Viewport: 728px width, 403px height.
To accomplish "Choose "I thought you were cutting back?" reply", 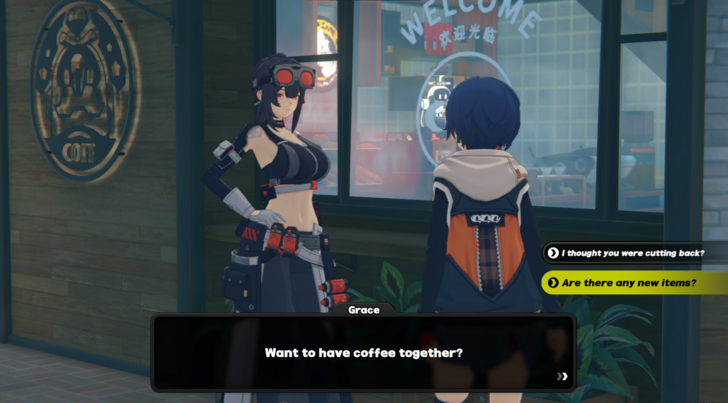I will (x=632, y=253).
